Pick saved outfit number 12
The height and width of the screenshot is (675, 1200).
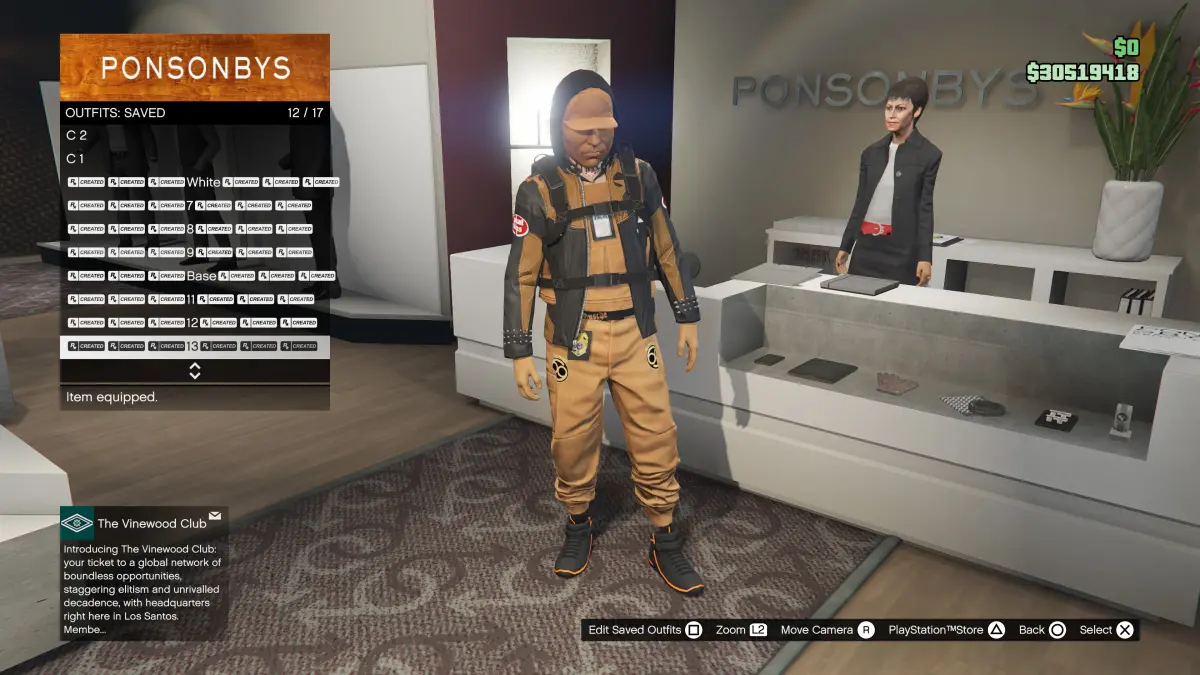194,323
